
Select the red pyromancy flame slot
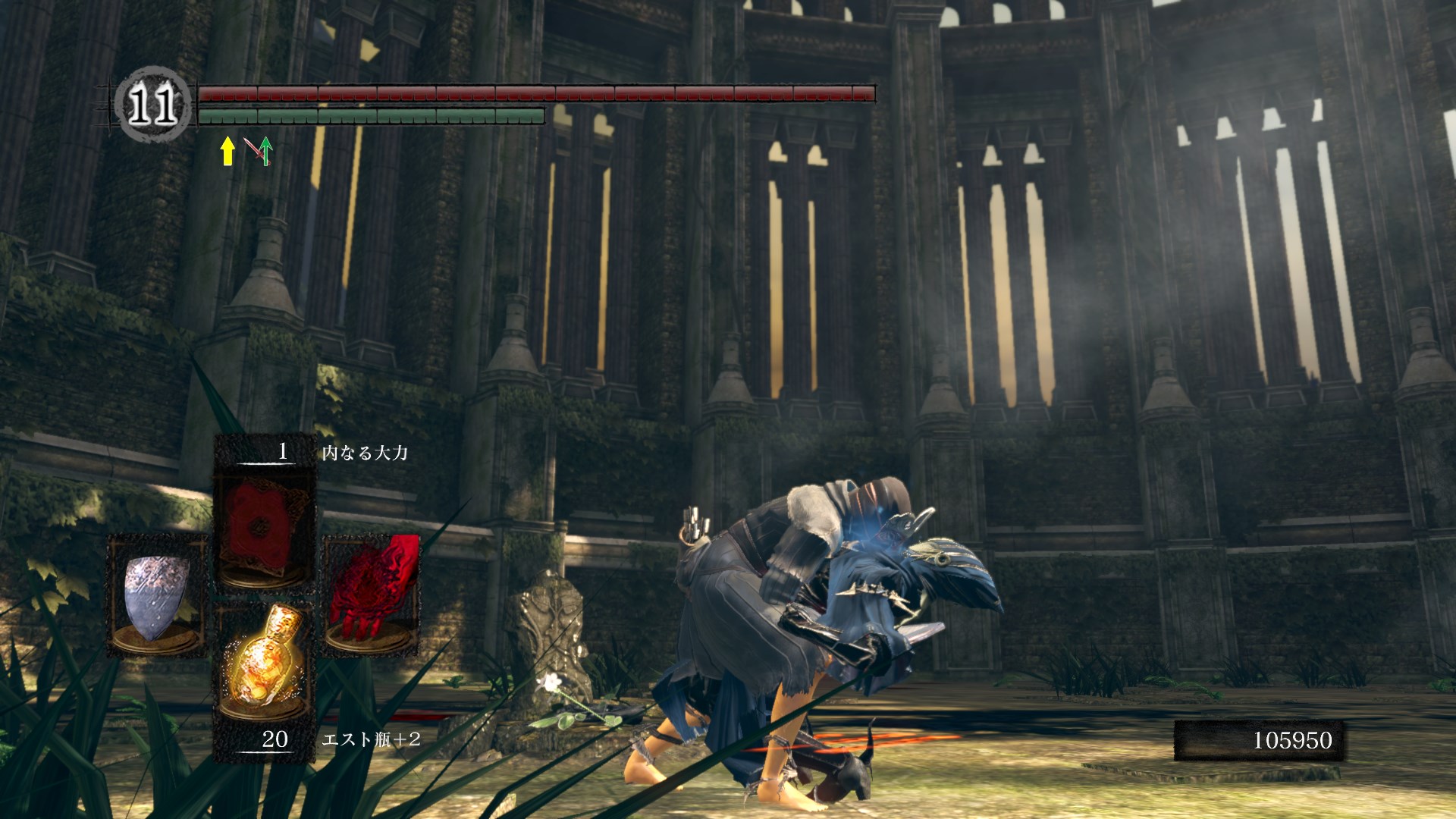372,595
